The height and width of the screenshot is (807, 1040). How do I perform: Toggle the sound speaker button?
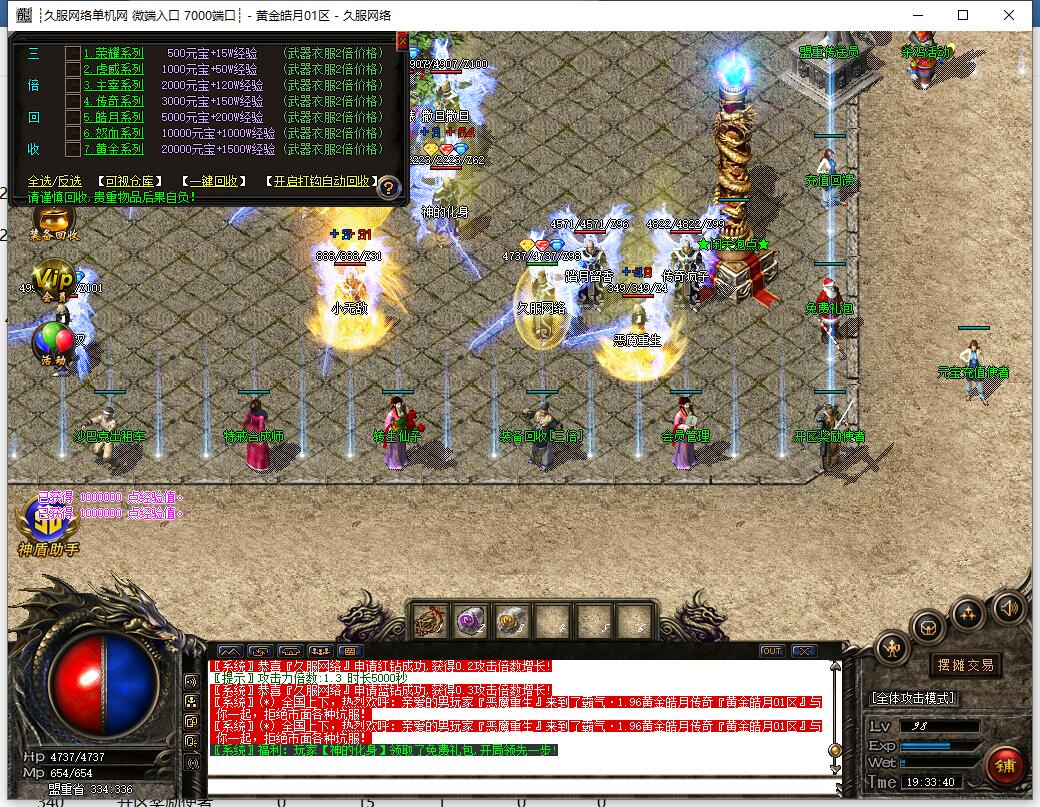(1008, 606)
